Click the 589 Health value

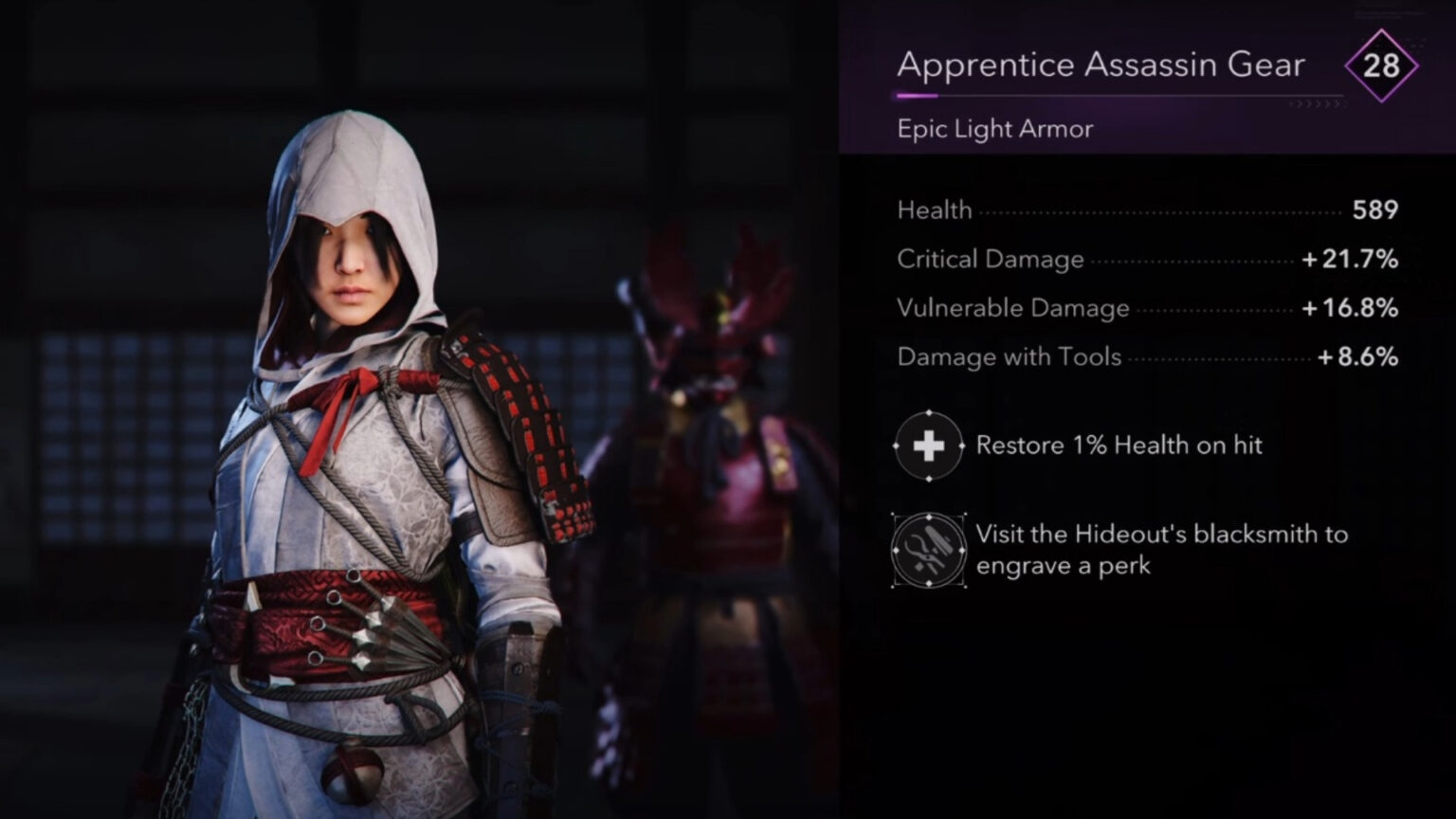click(x=1373, y=210)
